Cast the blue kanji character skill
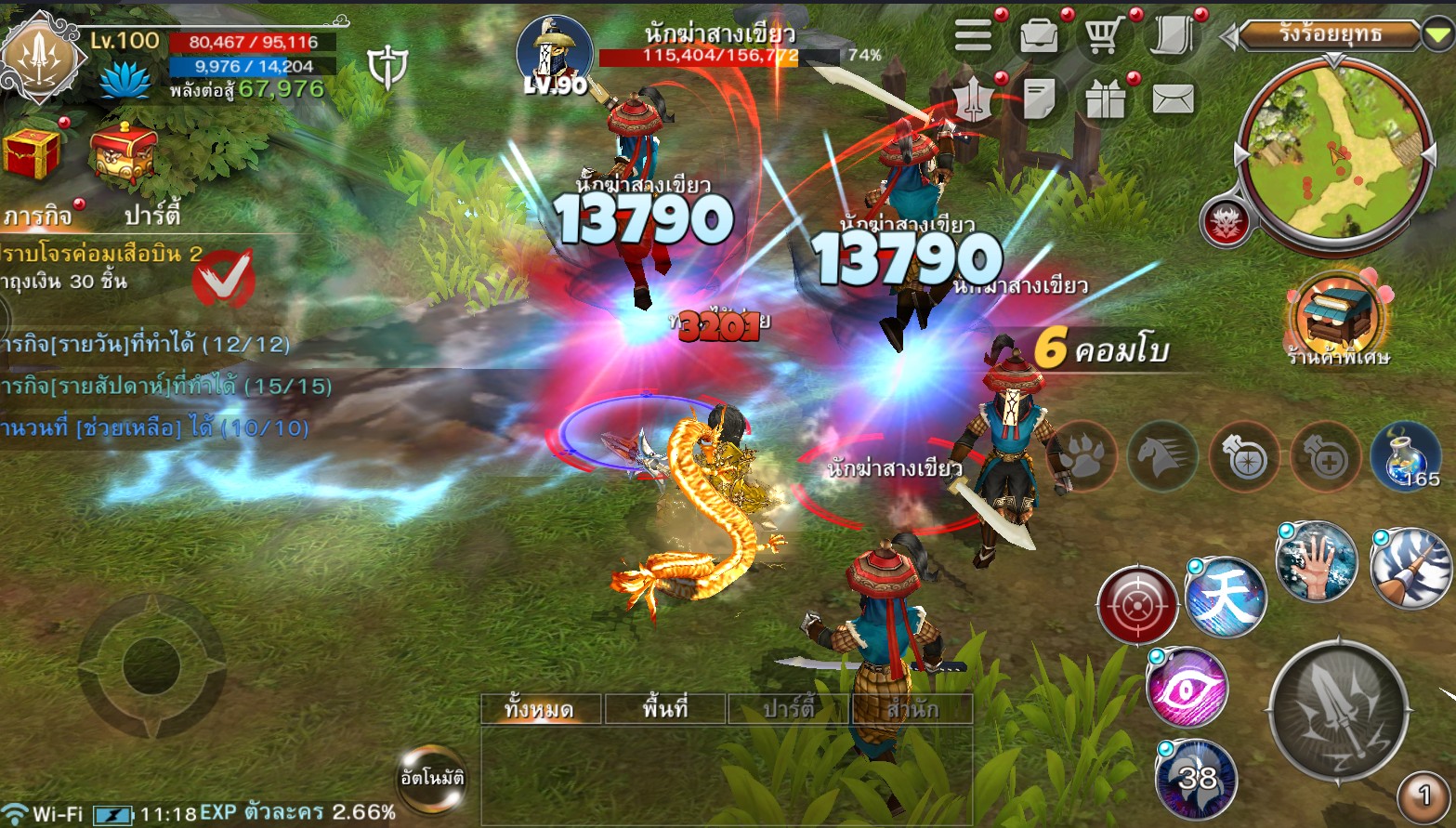 pyautogui.click(x=1226, y=598)
